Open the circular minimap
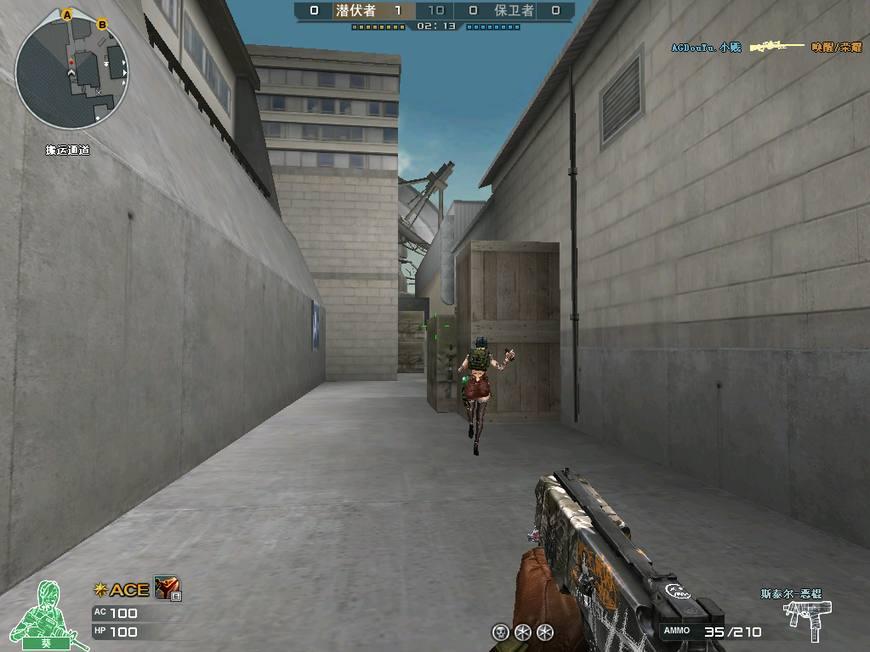 [x=72, y=75]
